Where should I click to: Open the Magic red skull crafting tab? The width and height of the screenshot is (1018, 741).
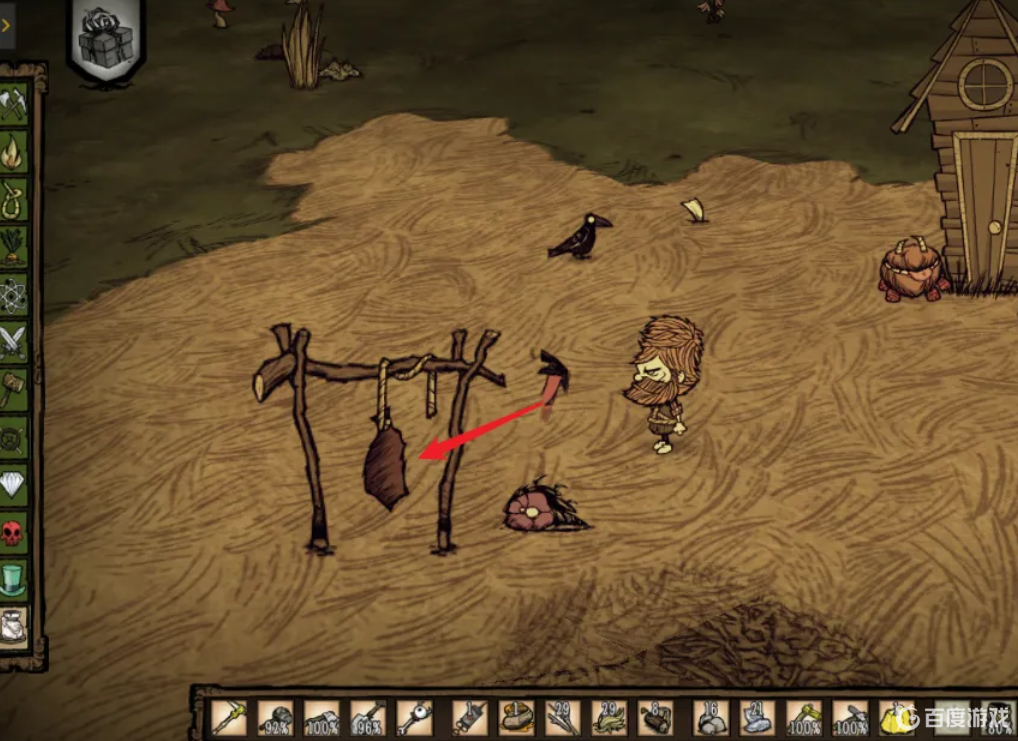[x=13, y=532]
